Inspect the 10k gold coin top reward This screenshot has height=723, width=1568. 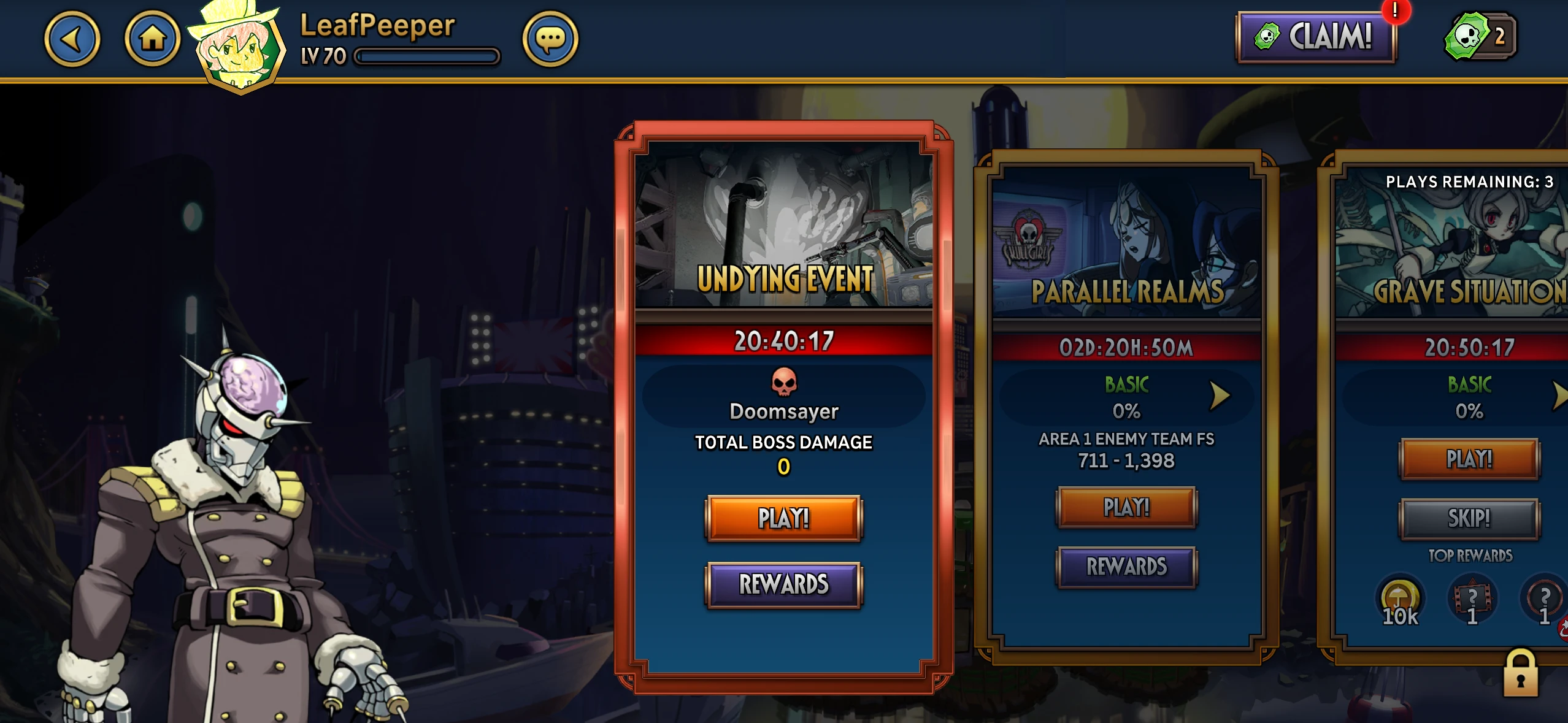pos(1400,601)
